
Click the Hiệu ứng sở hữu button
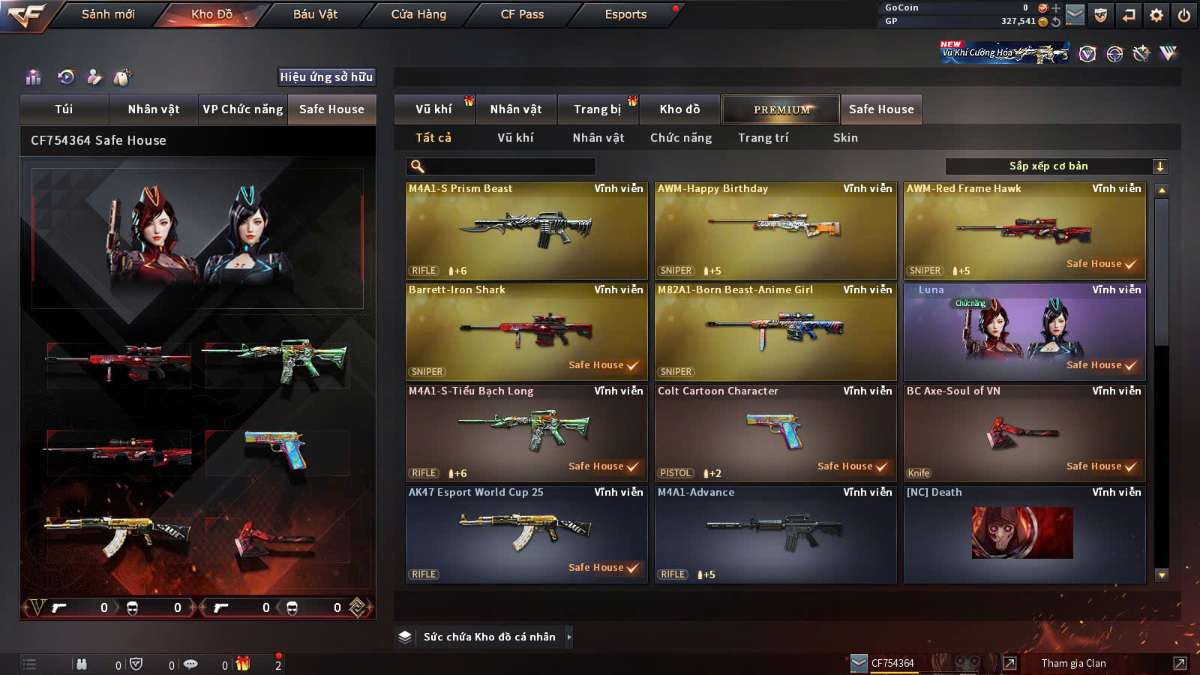tap(326, 77)
